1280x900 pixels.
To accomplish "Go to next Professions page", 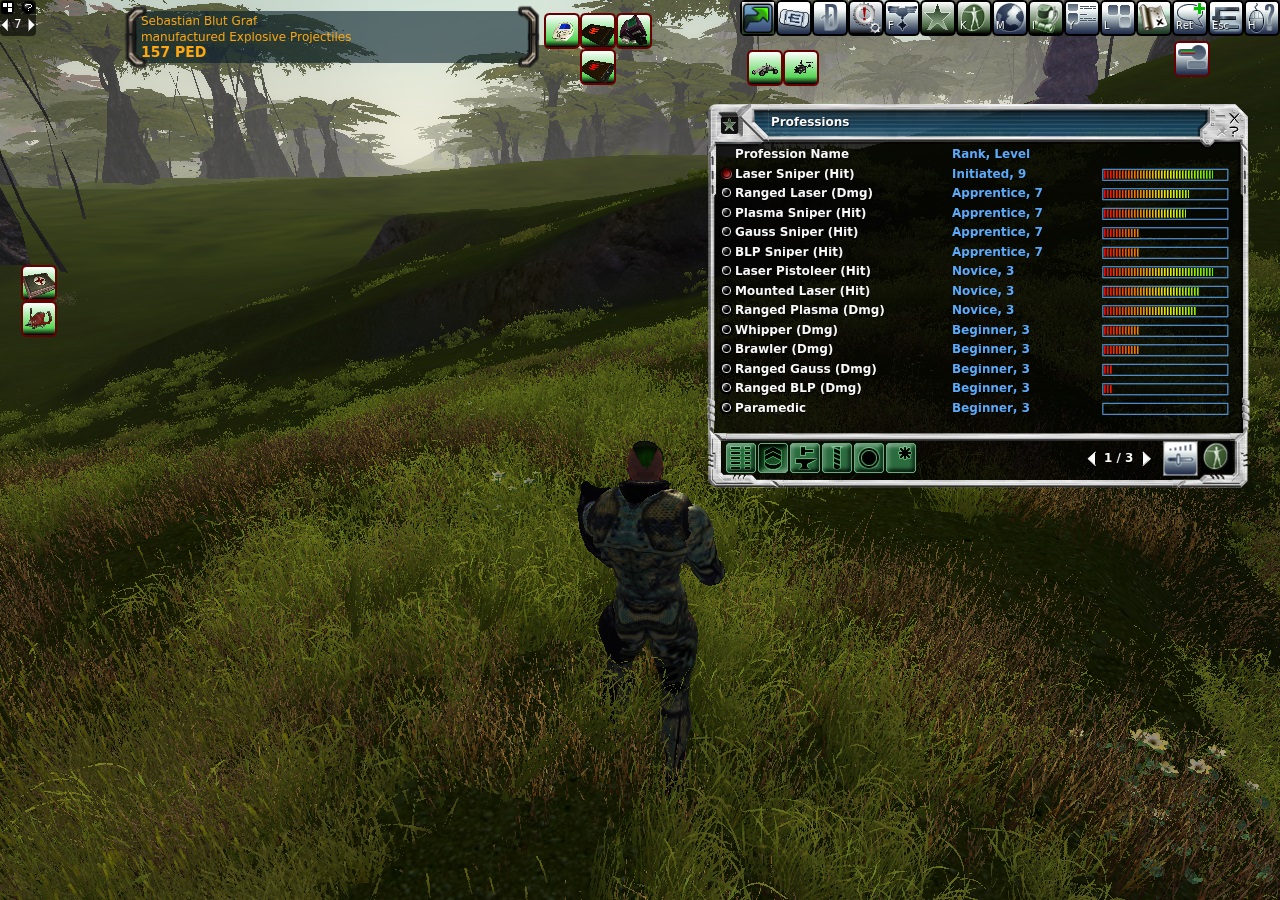I will pos(1147,458).
